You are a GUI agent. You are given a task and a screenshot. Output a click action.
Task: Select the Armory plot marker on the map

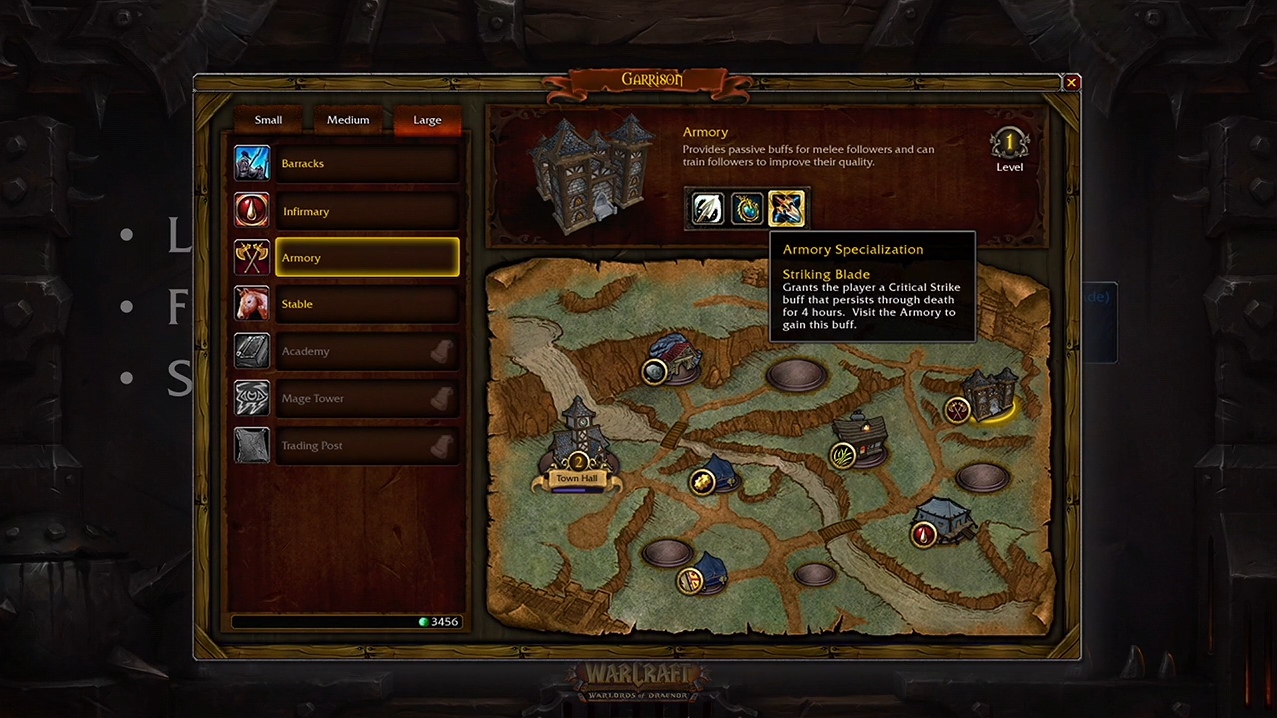click(958, 409)
